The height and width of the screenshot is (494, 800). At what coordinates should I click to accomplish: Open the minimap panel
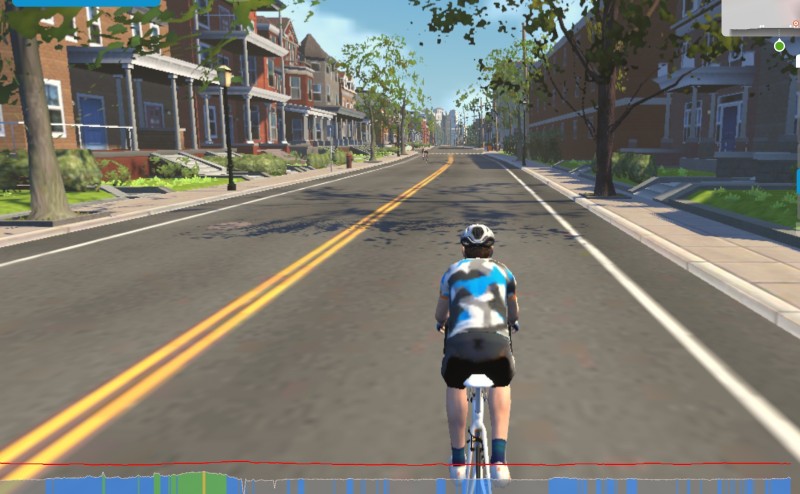[762, 16]
